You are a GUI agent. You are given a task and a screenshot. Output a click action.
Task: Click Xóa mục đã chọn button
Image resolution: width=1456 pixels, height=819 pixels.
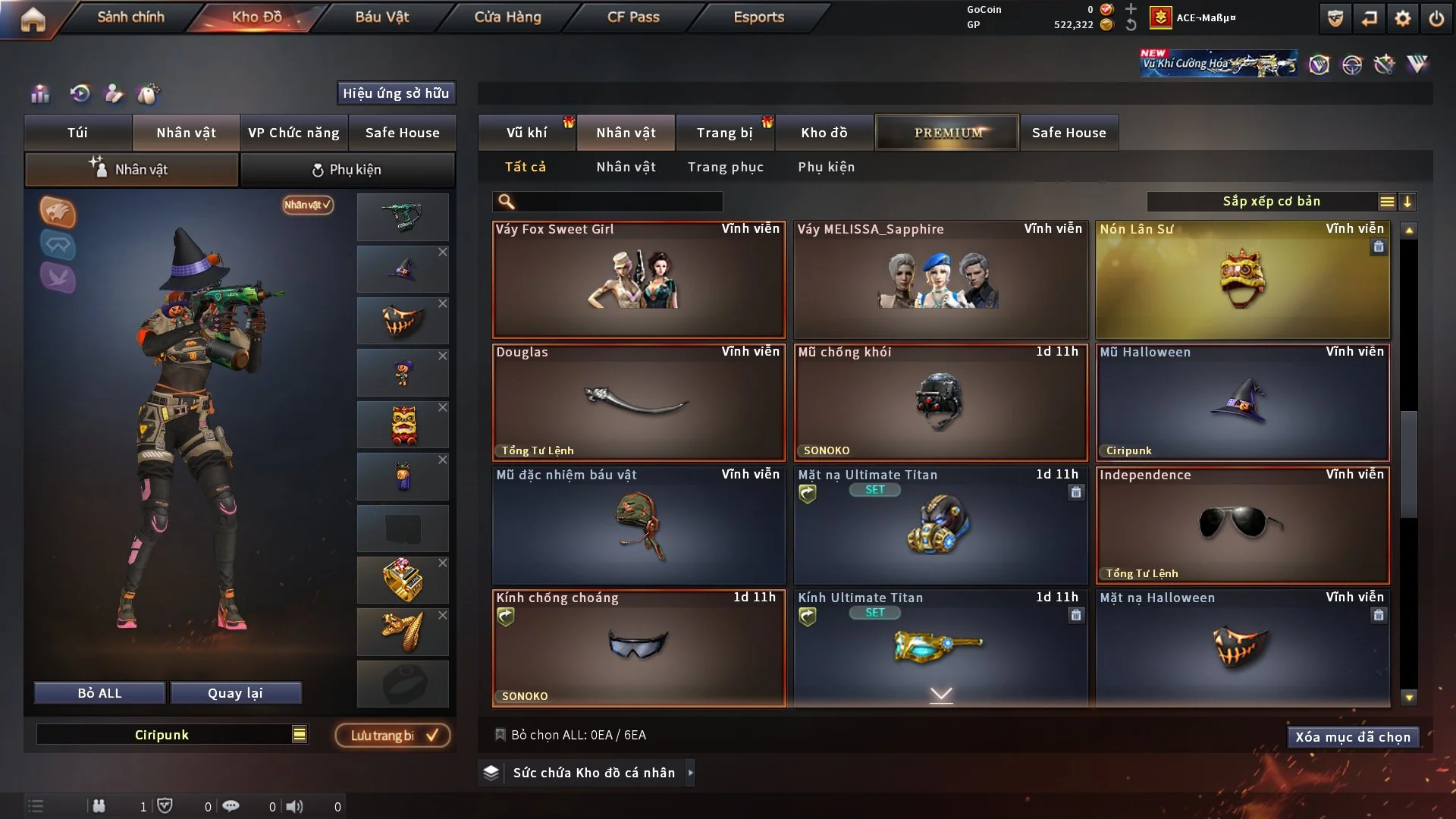[1352, 737]
